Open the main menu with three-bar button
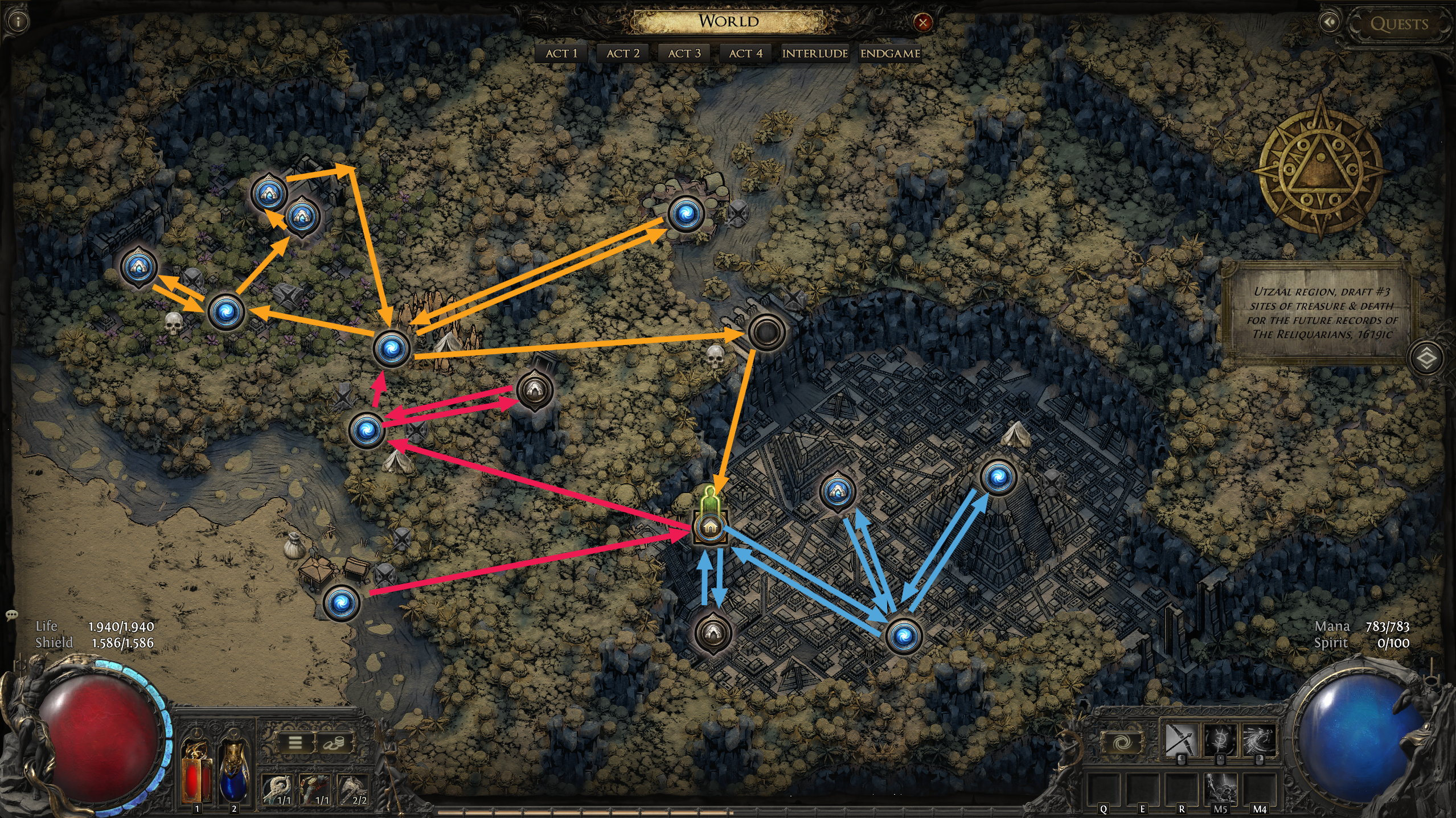This screenshot has height=818, width=1456. pyautogui.click(x=295, y=743)
